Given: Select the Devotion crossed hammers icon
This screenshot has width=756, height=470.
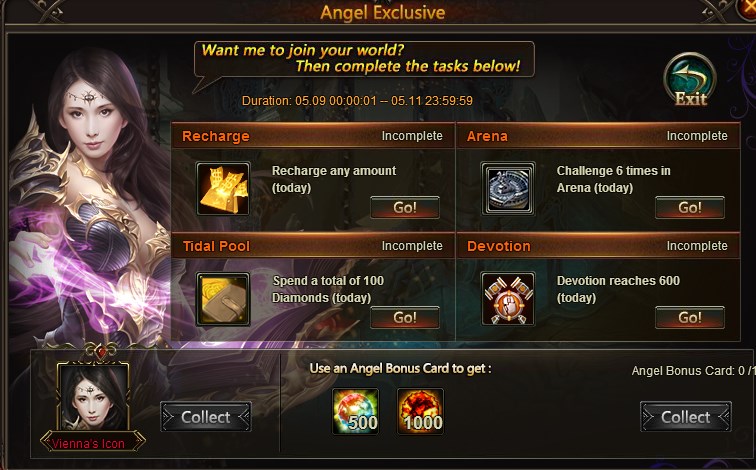Looking at the screenshot, I should (508, 298).
